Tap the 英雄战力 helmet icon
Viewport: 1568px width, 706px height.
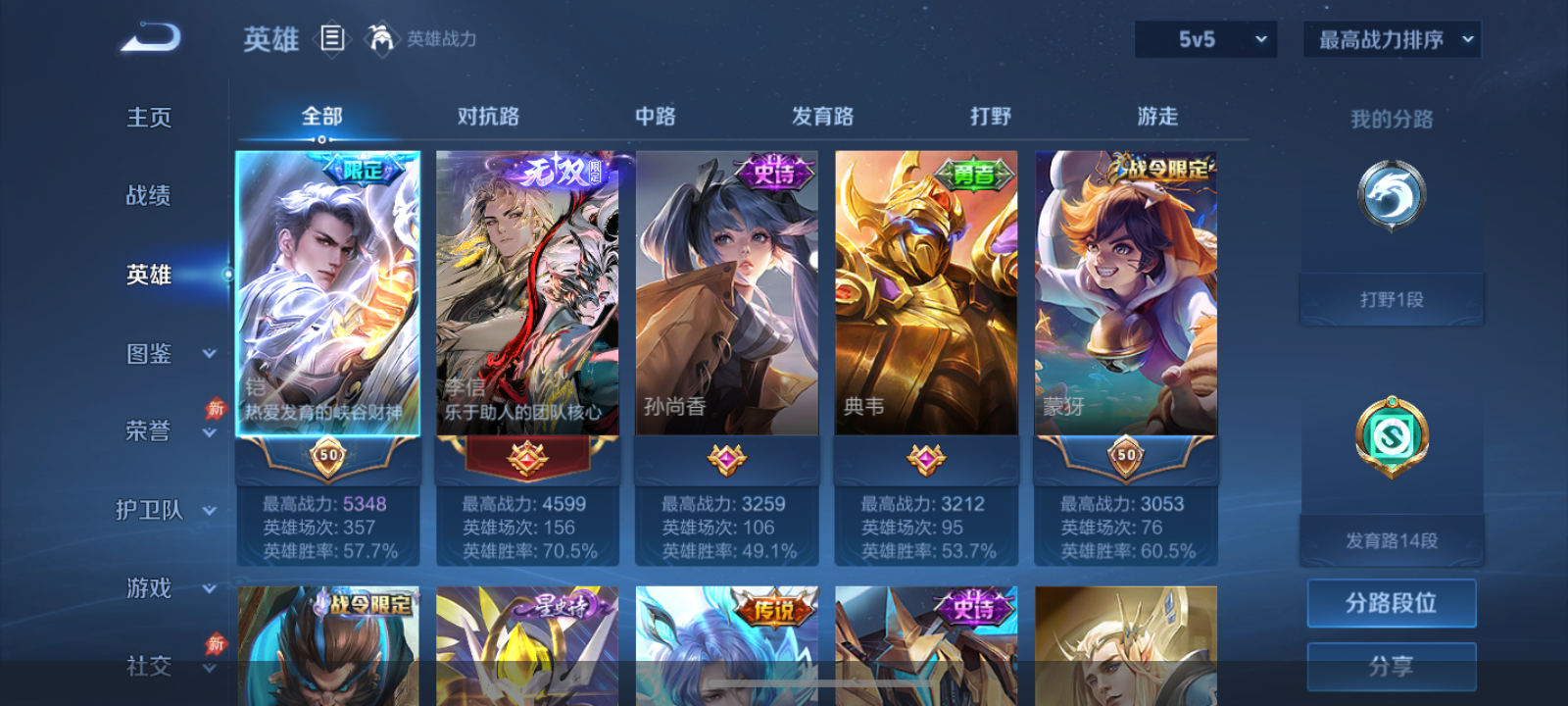tap(380, 40)
